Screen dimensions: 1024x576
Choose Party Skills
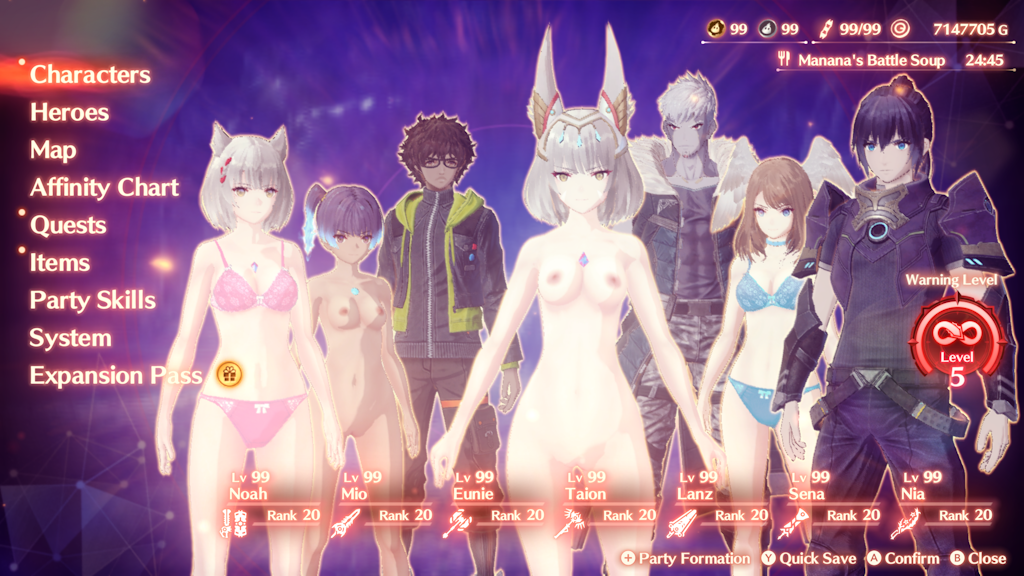coord(92,300)
